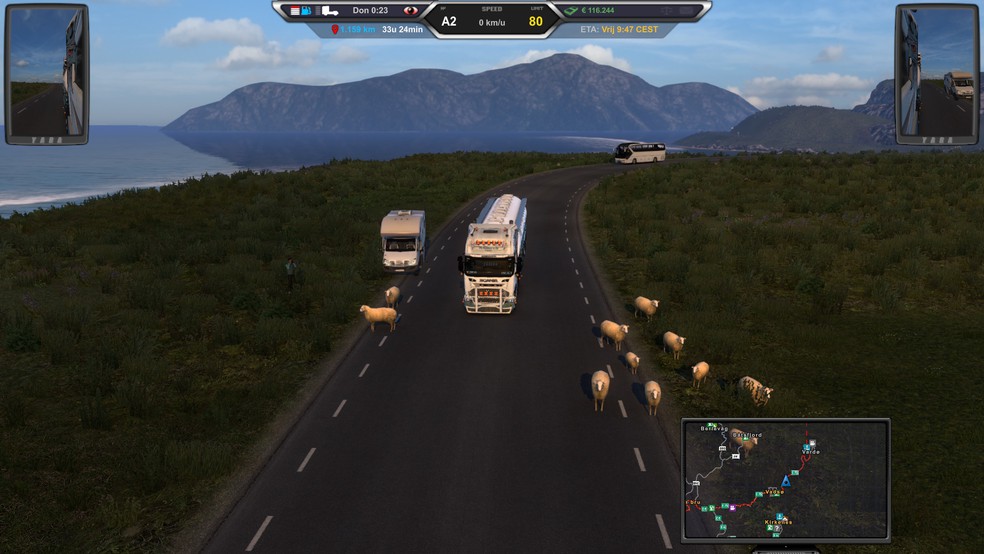
Task: Click the purple marker icon on the minimap route
Action: 733,507
